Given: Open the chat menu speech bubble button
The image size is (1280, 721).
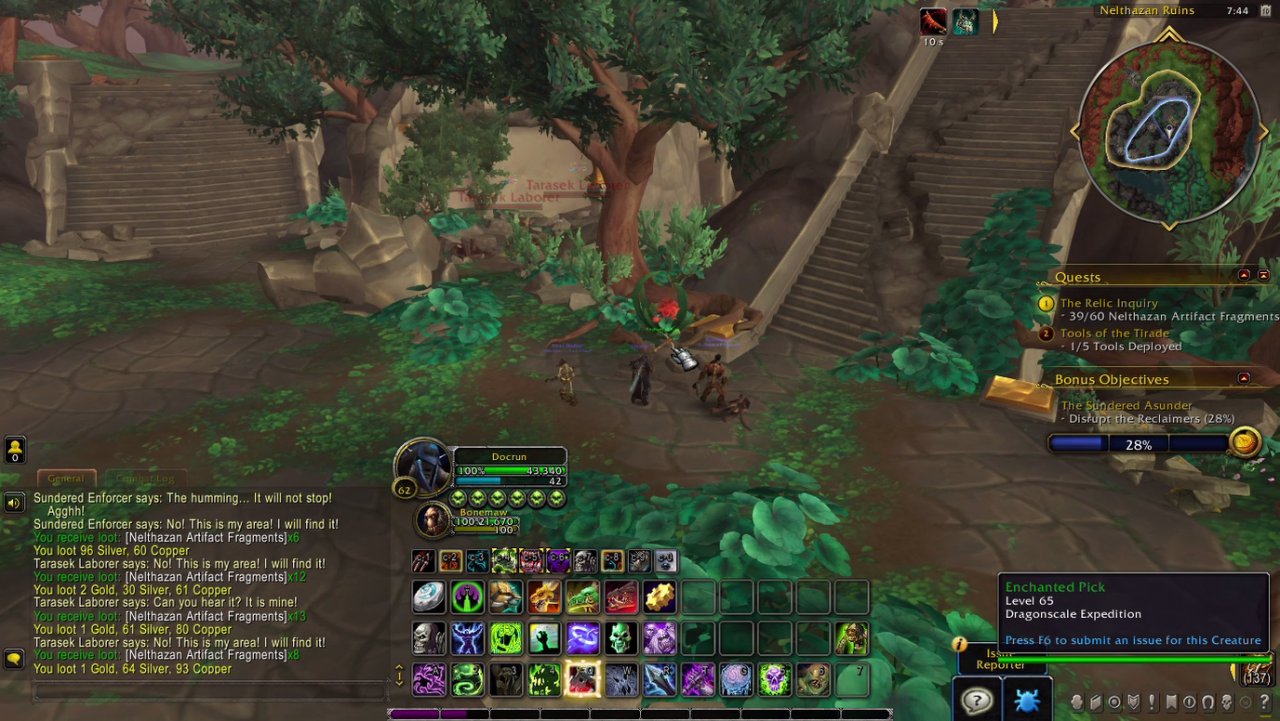Looking at the screenshot, I should [14, 659].
